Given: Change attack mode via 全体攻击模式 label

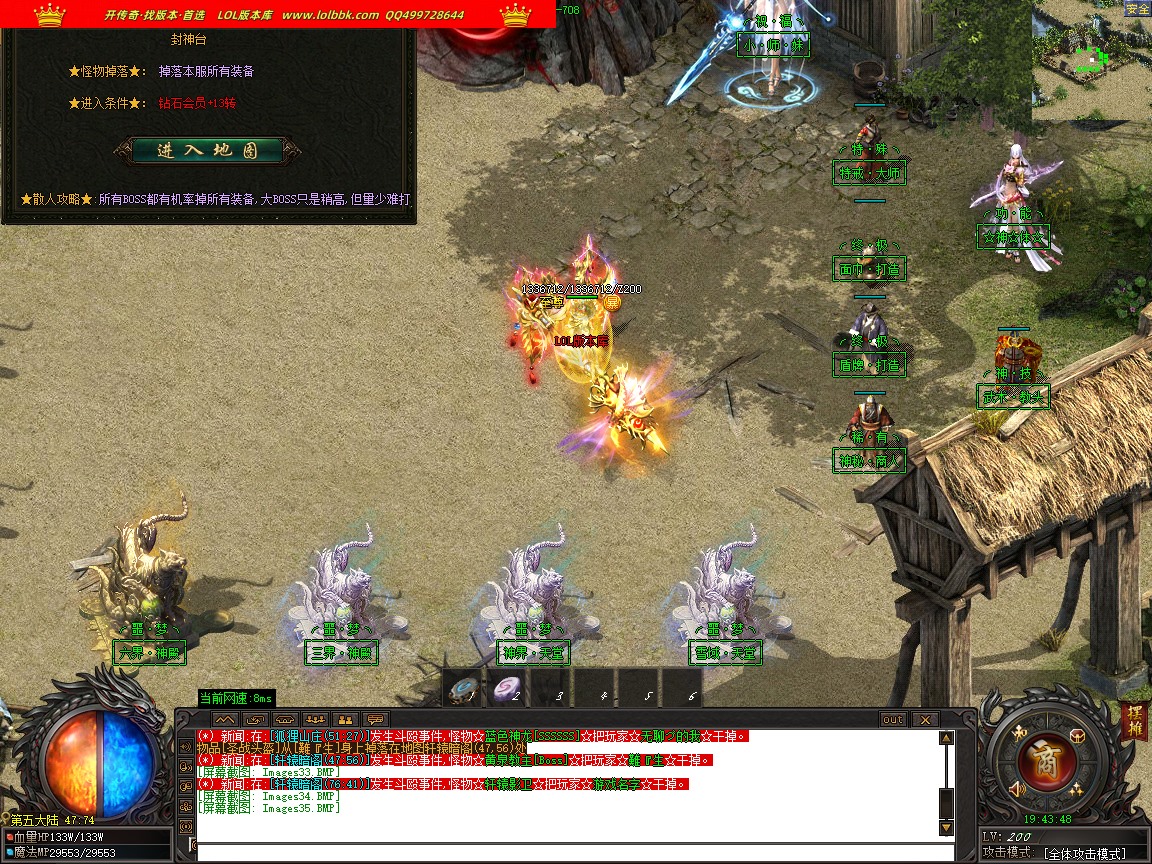Looking at the screenshot, I should pos(1084,853).
